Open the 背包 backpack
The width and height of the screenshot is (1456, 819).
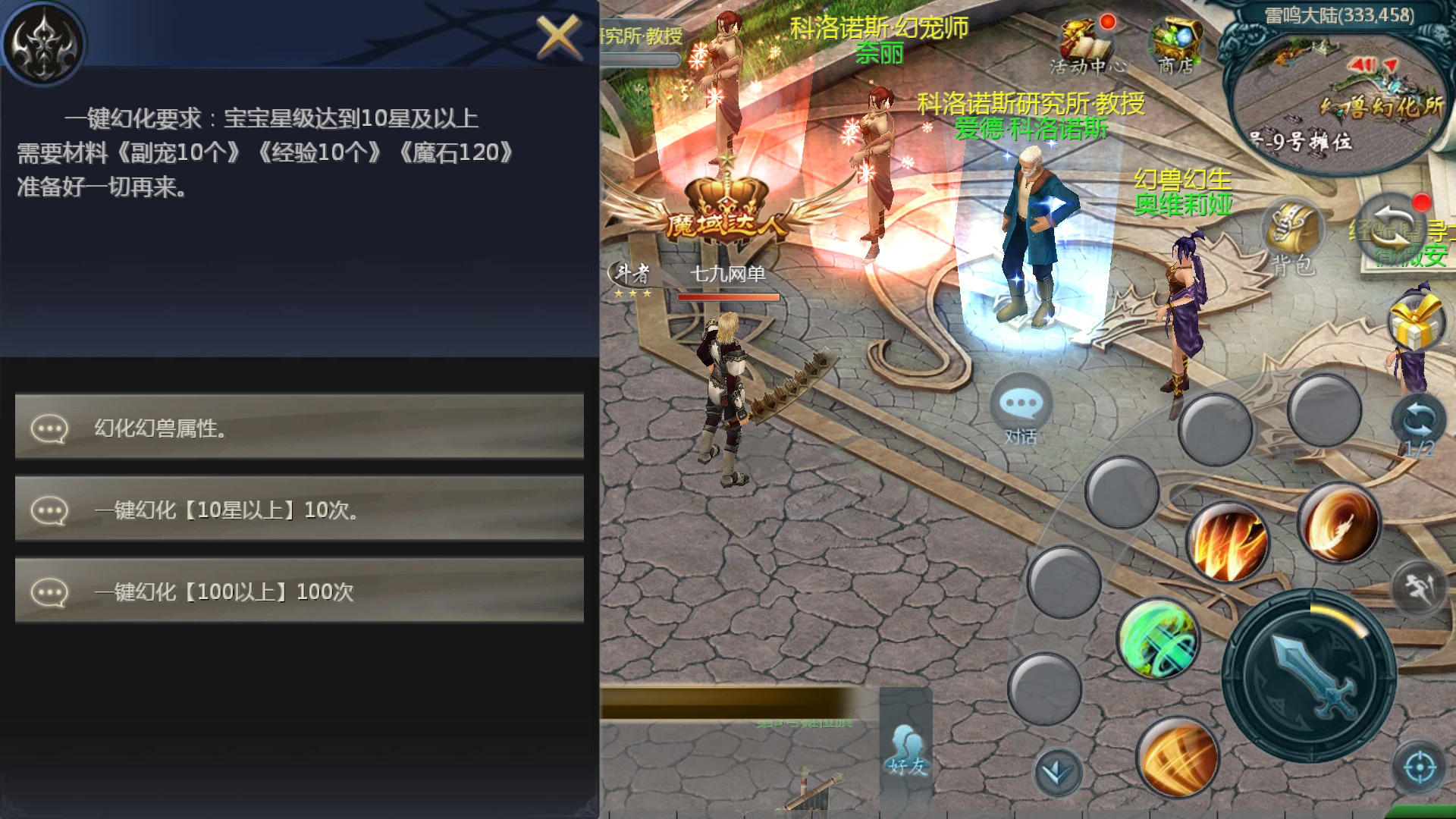[1292, 237]
